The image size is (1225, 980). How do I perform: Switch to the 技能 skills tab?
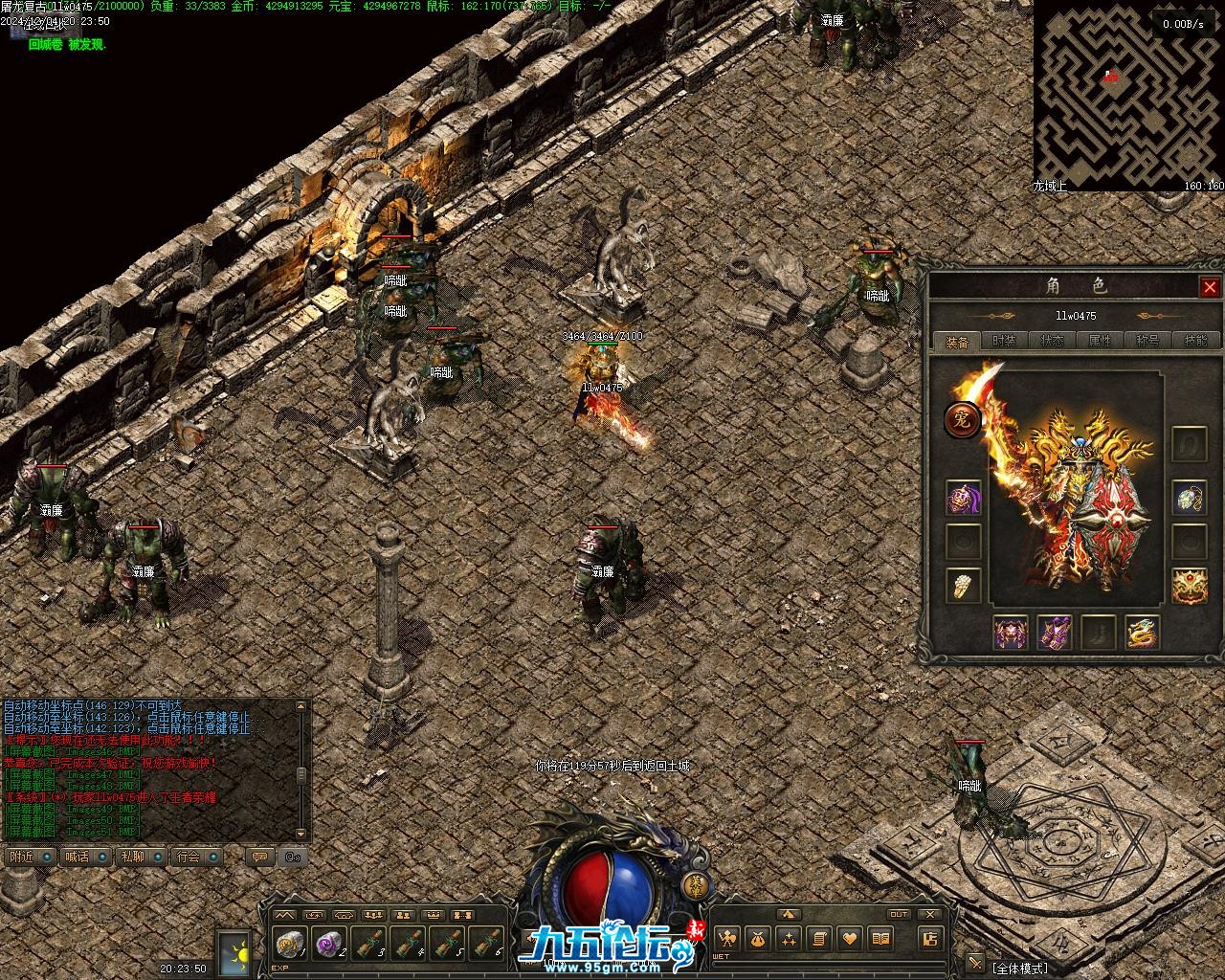tap(1195, 341)
